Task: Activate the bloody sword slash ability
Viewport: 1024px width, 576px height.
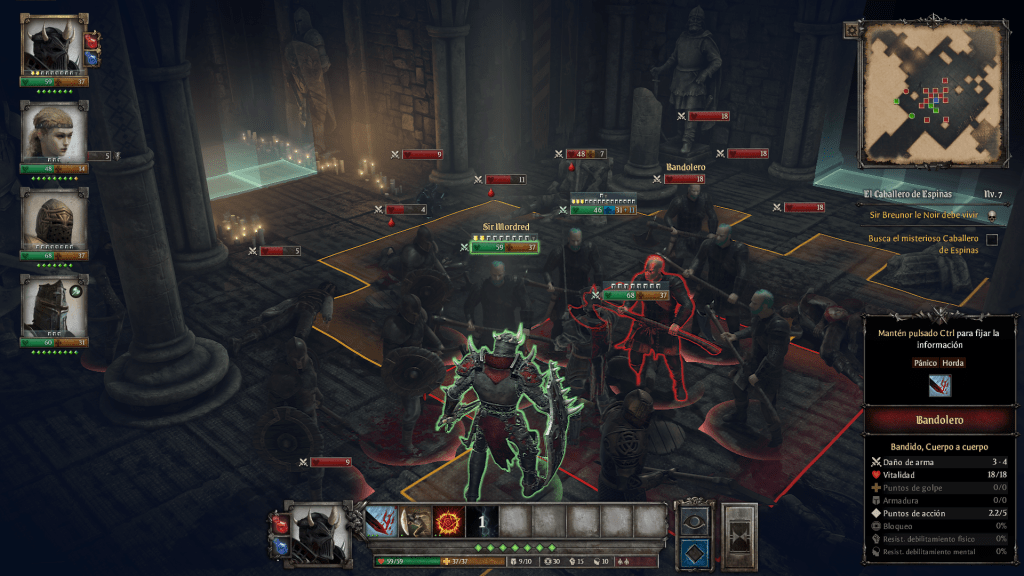Action: [x=381, y=520]
